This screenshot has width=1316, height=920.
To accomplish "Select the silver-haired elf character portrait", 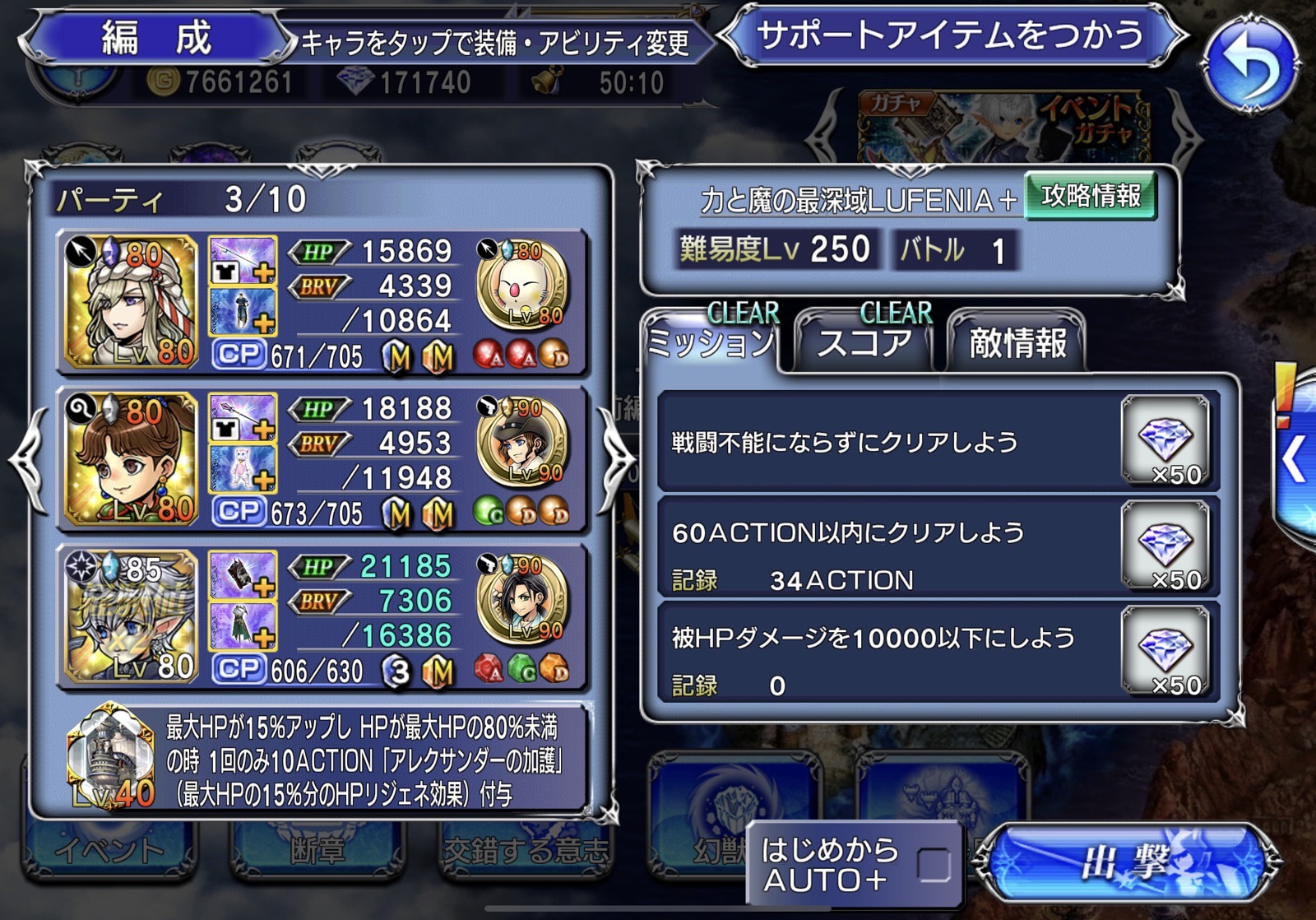I will (x=132, y=616).
